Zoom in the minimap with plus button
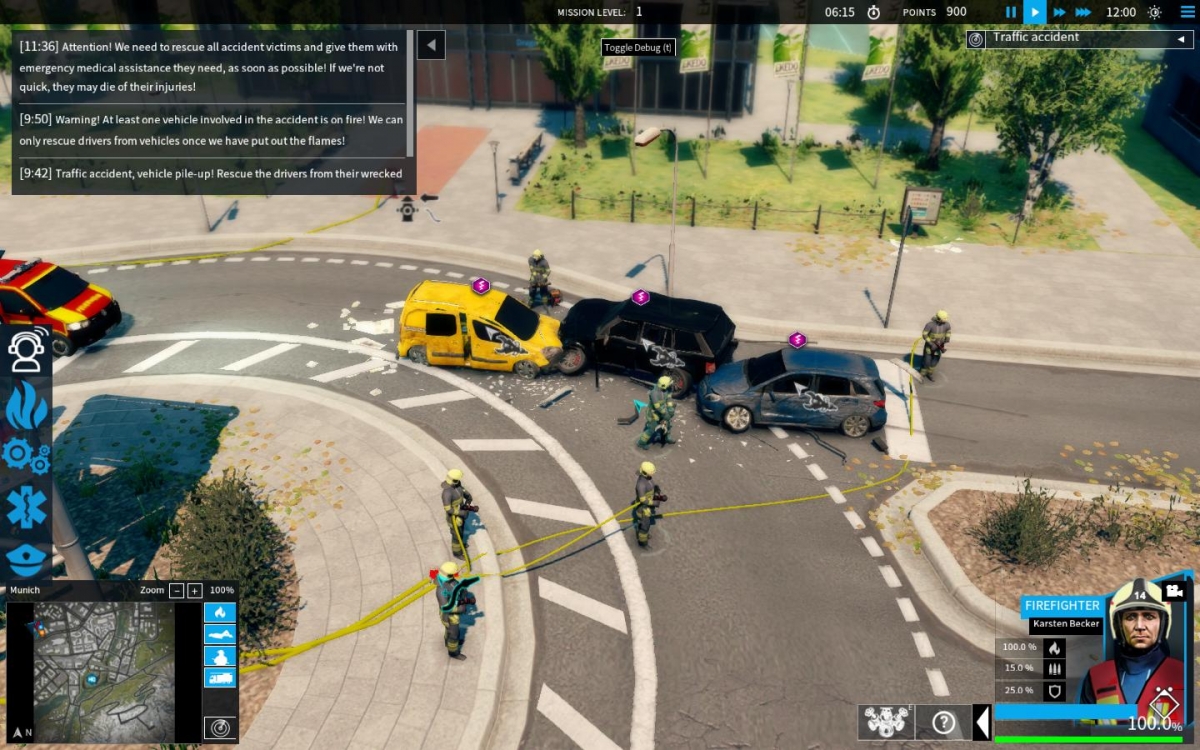The width and height of the screenshot is (1200, 750). [x=195, y=590]
